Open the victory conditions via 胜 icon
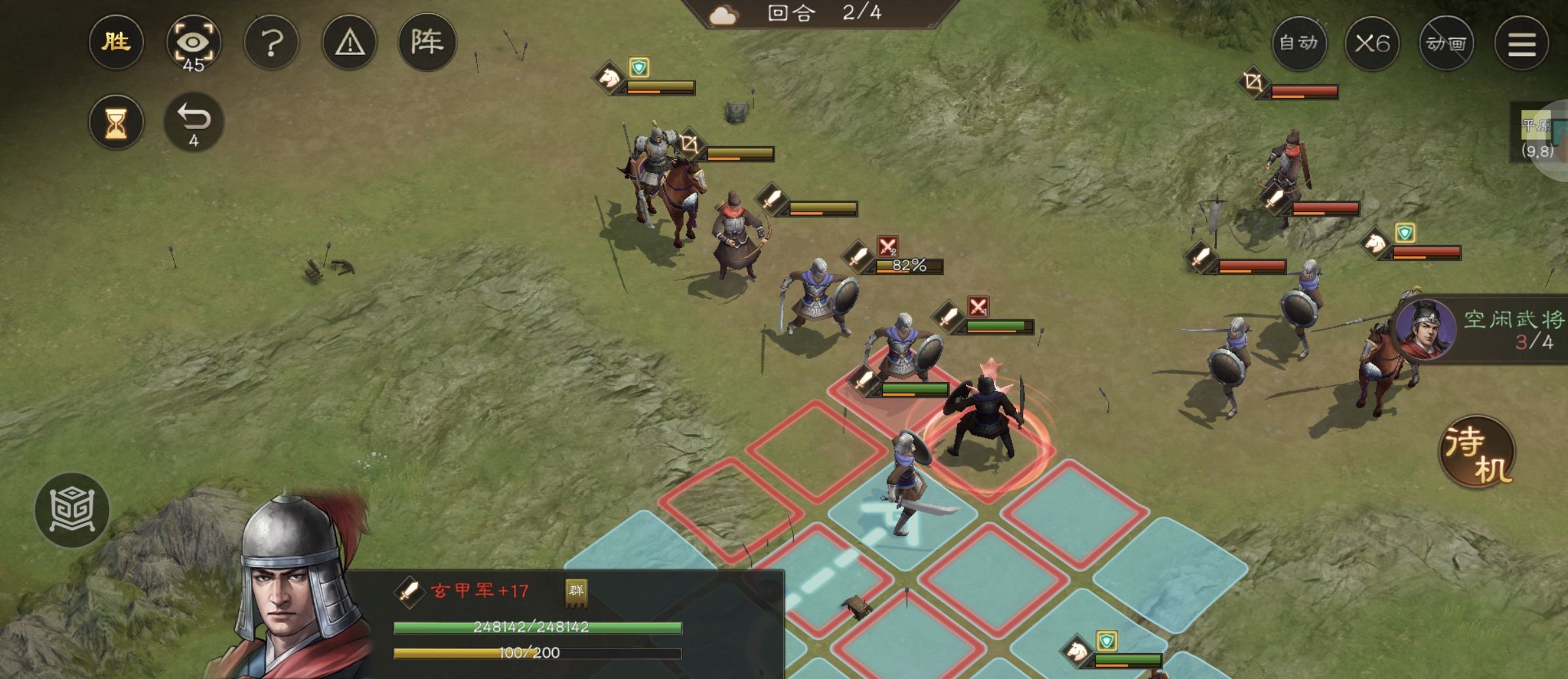Image resolution: width=1568 pixels, height=679 pixels. (116, 43)
